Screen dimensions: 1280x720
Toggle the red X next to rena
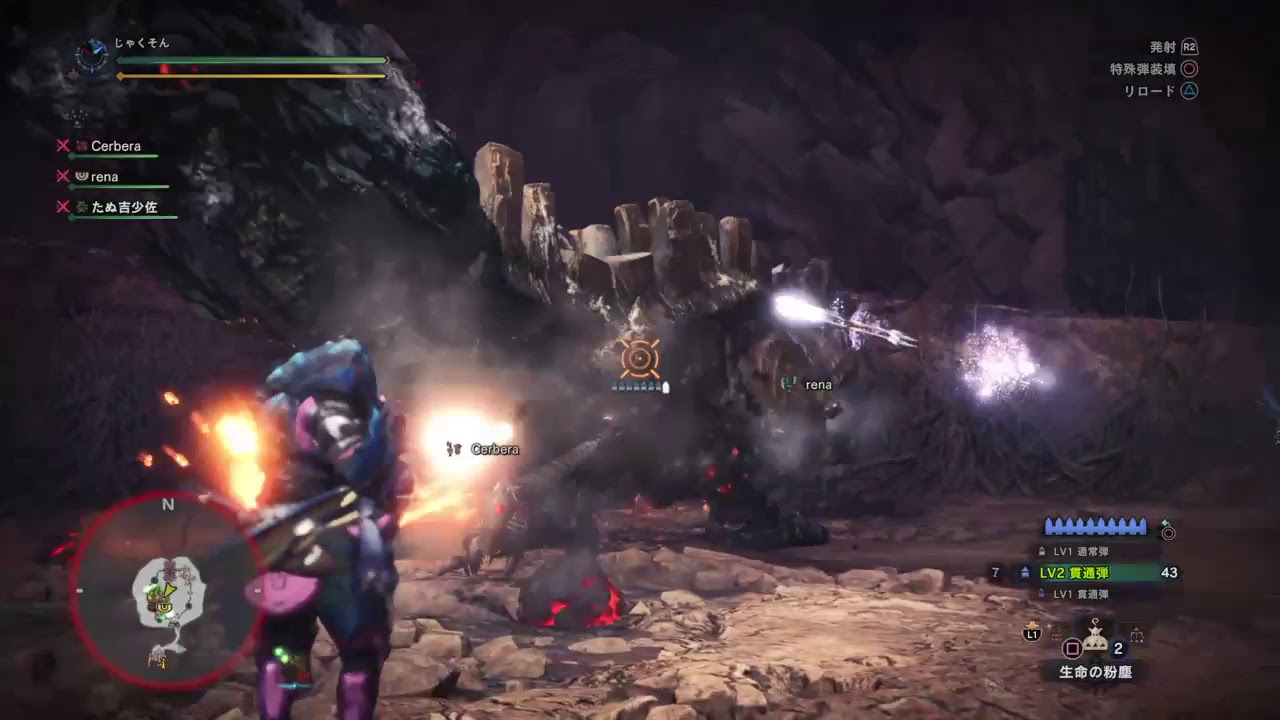62,176
